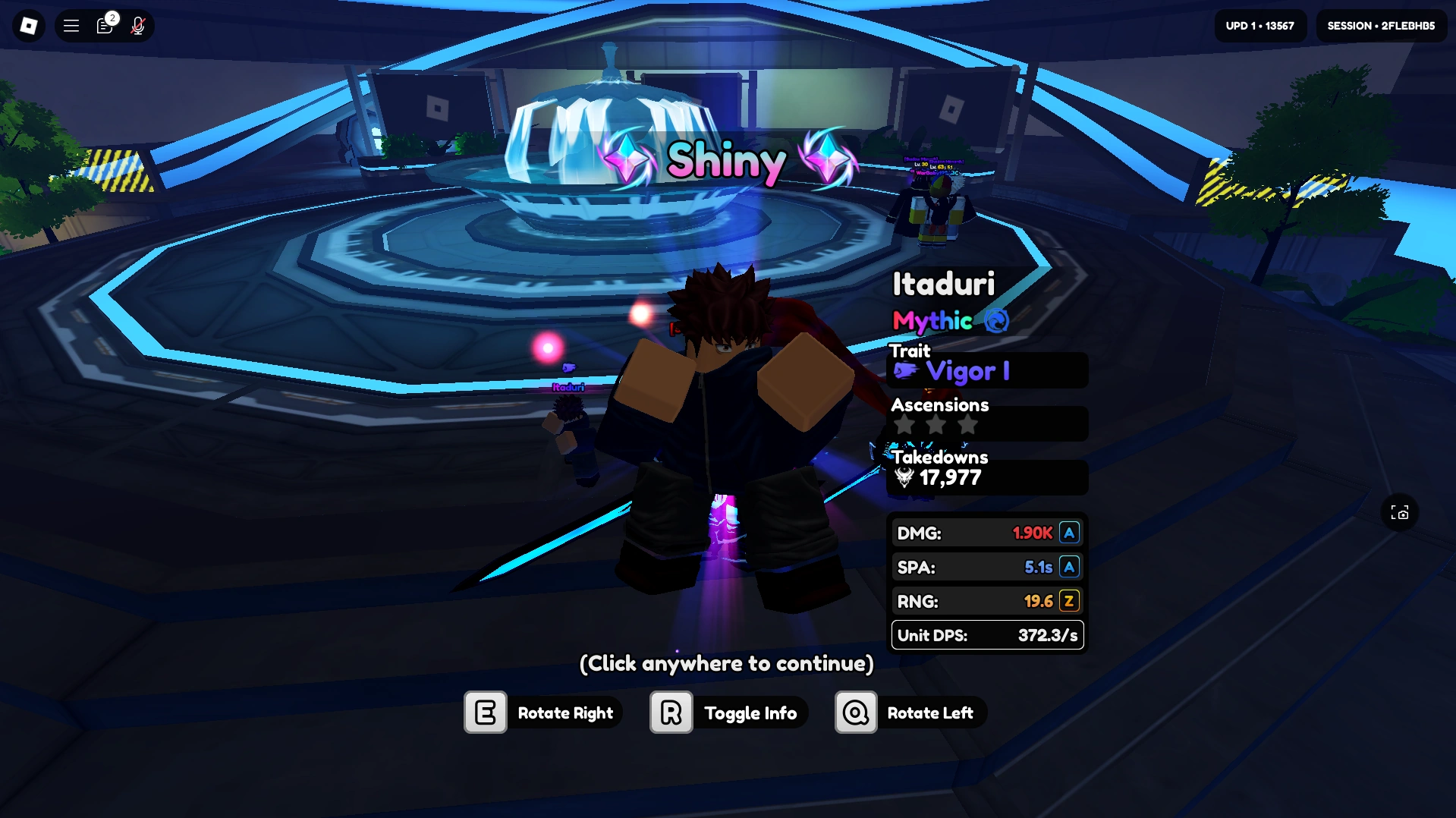Open notifications showing badge count 2

(x=105, y=26)
